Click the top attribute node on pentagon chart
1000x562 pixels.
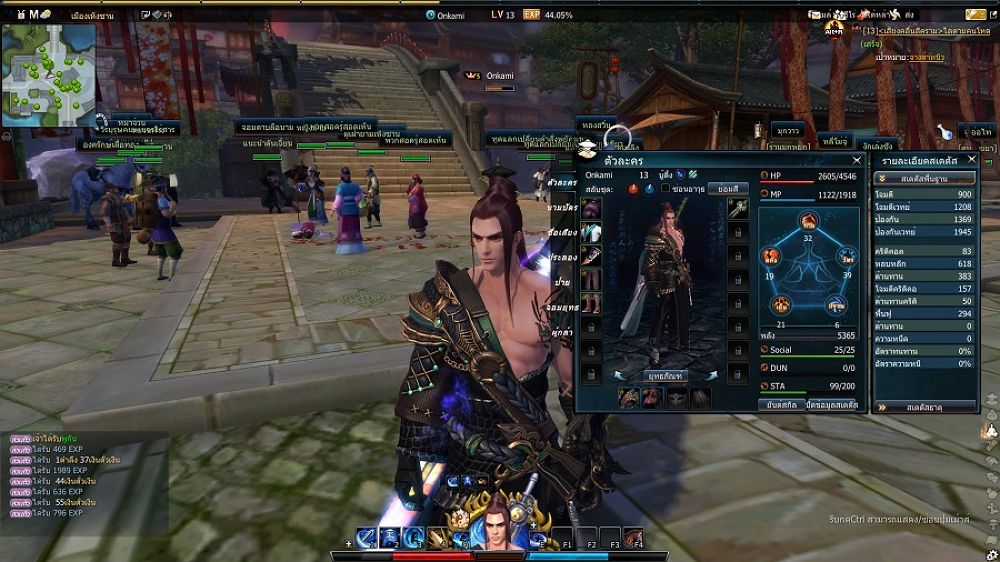pyautogui.click(x=808, y=221)
